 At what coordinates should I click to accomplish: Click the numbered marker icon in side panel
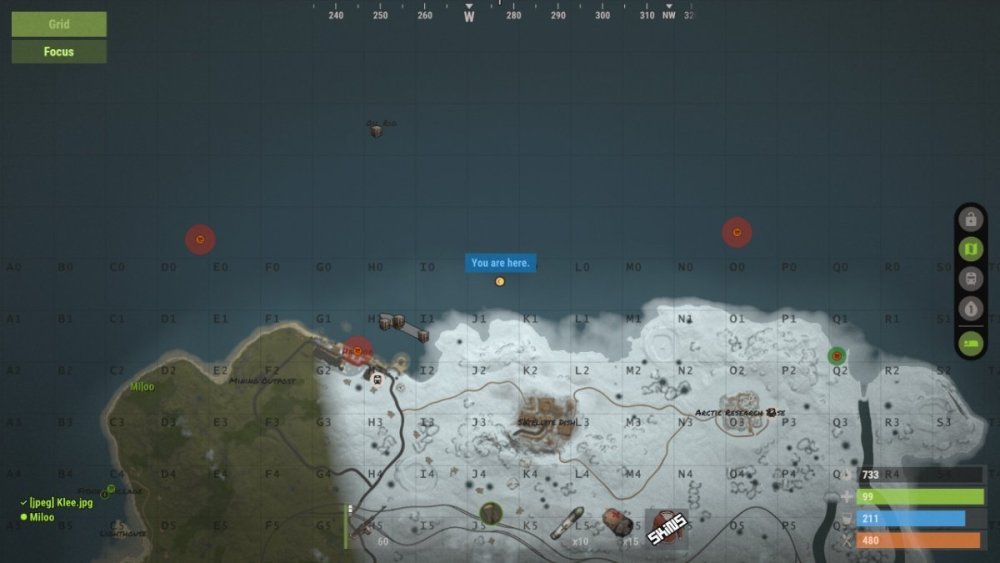970,308
